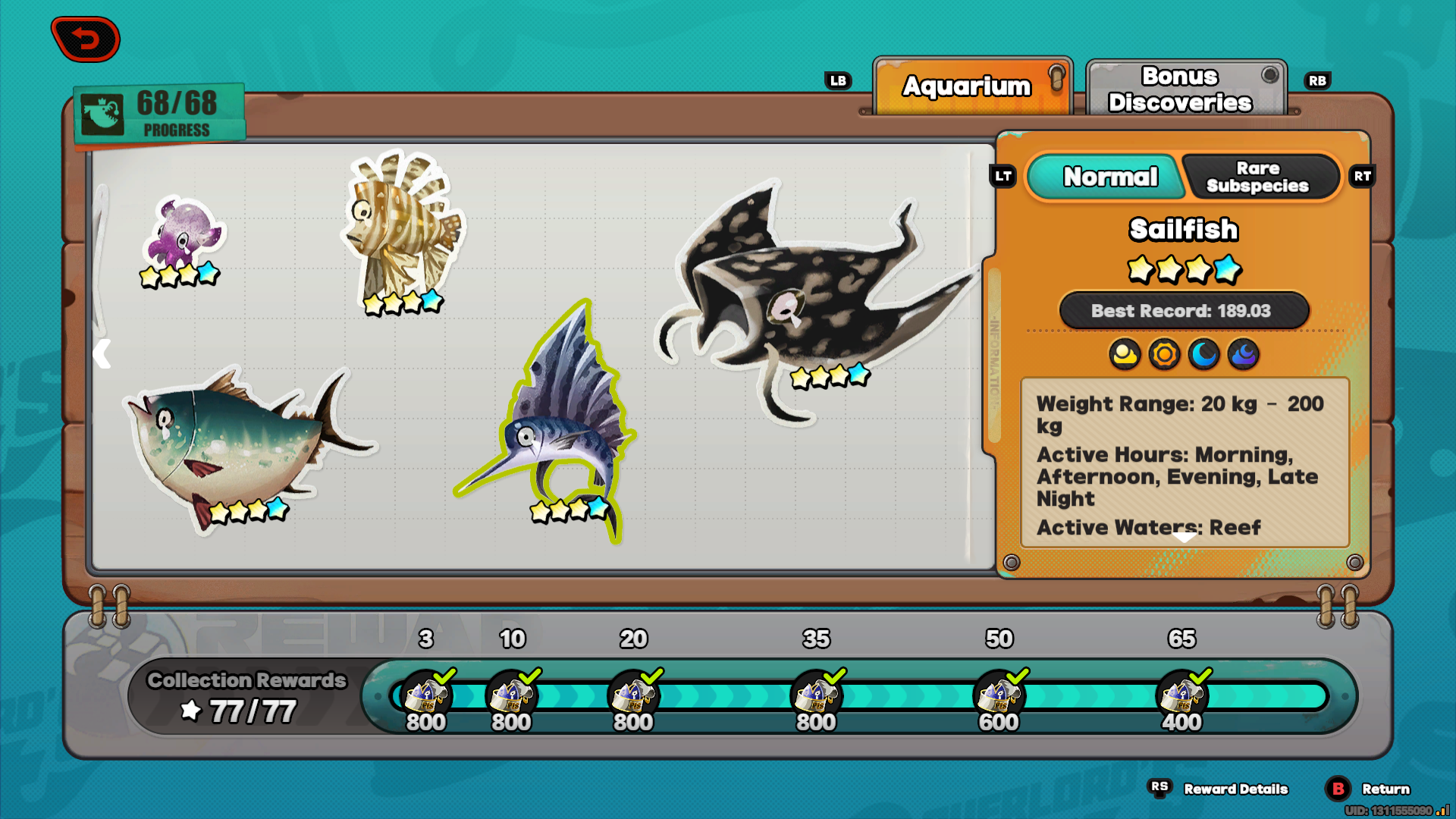This screenshot has height=819, width=1456.
Task: Check the 50-fish reward worth 600
Action: pos(999,695)
